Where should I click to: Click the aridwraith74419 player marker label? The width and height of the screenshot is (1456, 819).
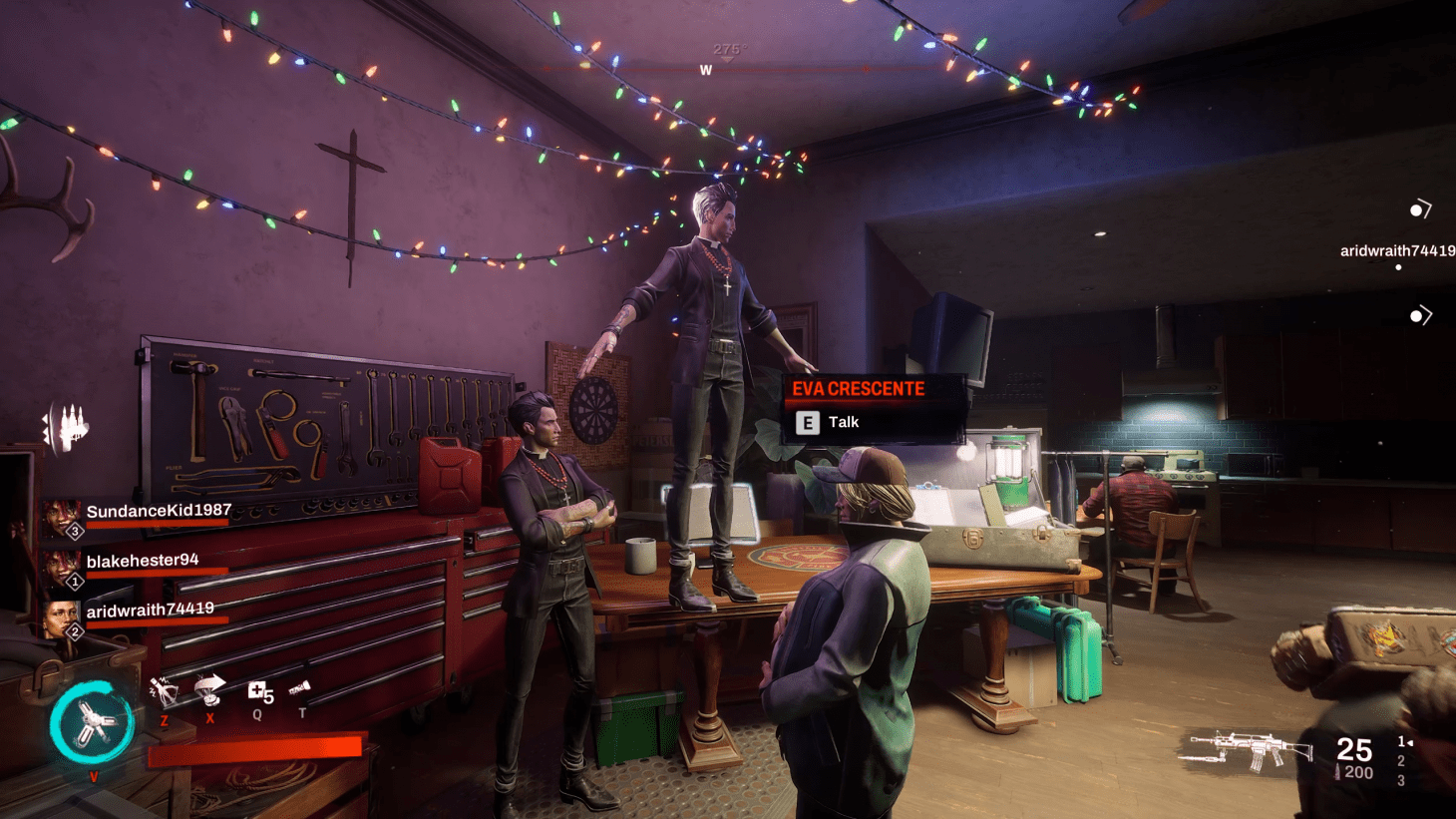1396,251
